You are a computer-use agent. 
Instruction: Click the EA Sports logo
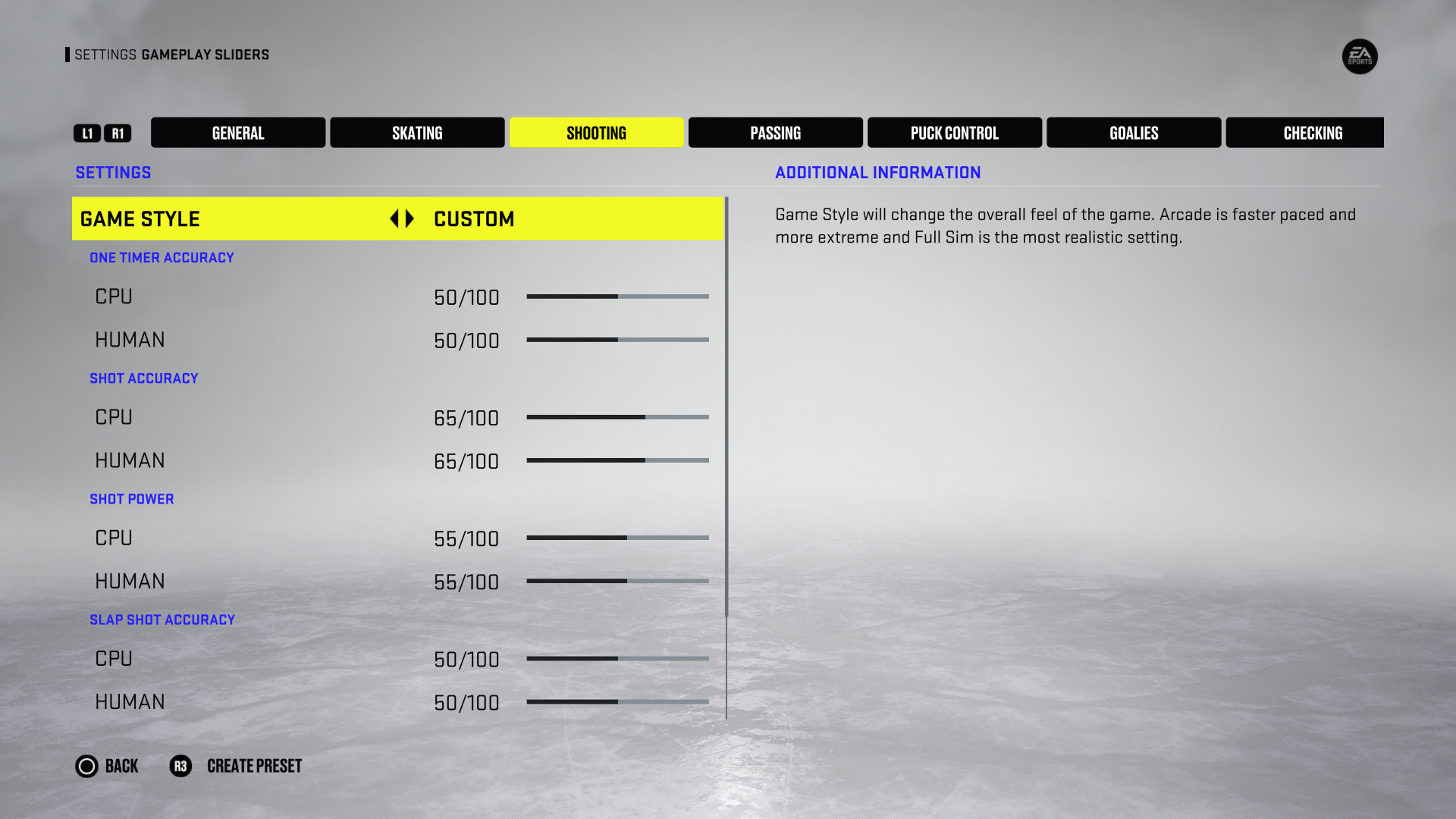pos(1360,57)
